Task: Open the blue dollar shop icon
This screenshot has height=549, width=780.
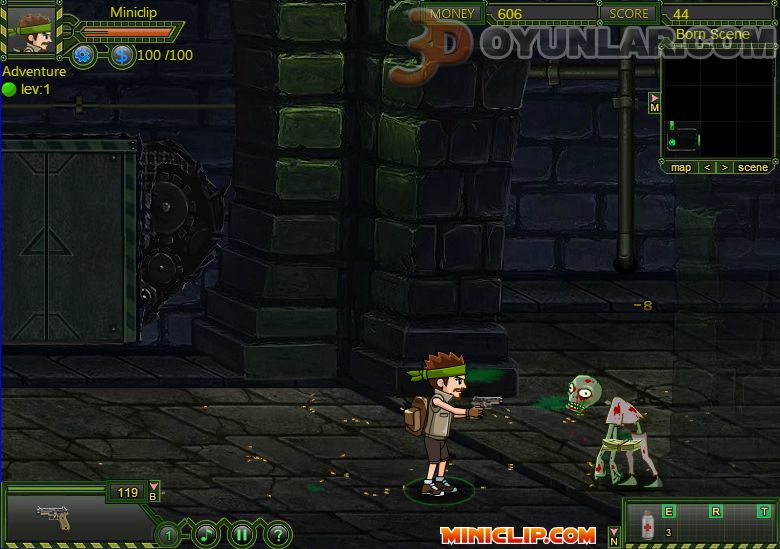Action: [x=122, y=55]
